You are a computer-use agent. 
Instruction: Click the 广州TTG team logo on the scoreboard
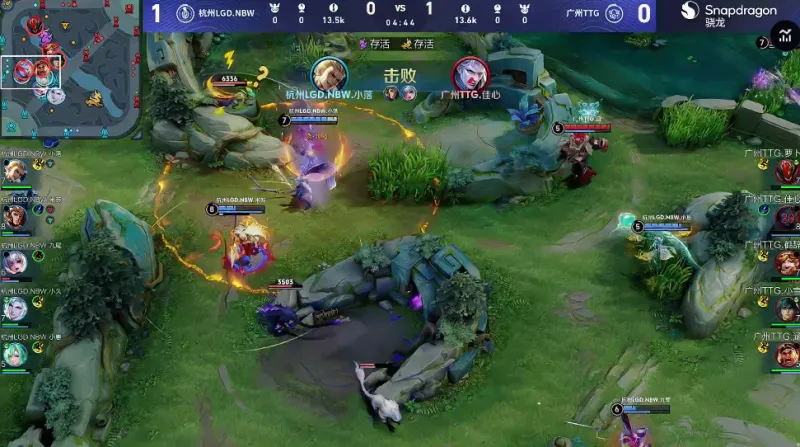[x=614, y=13]
